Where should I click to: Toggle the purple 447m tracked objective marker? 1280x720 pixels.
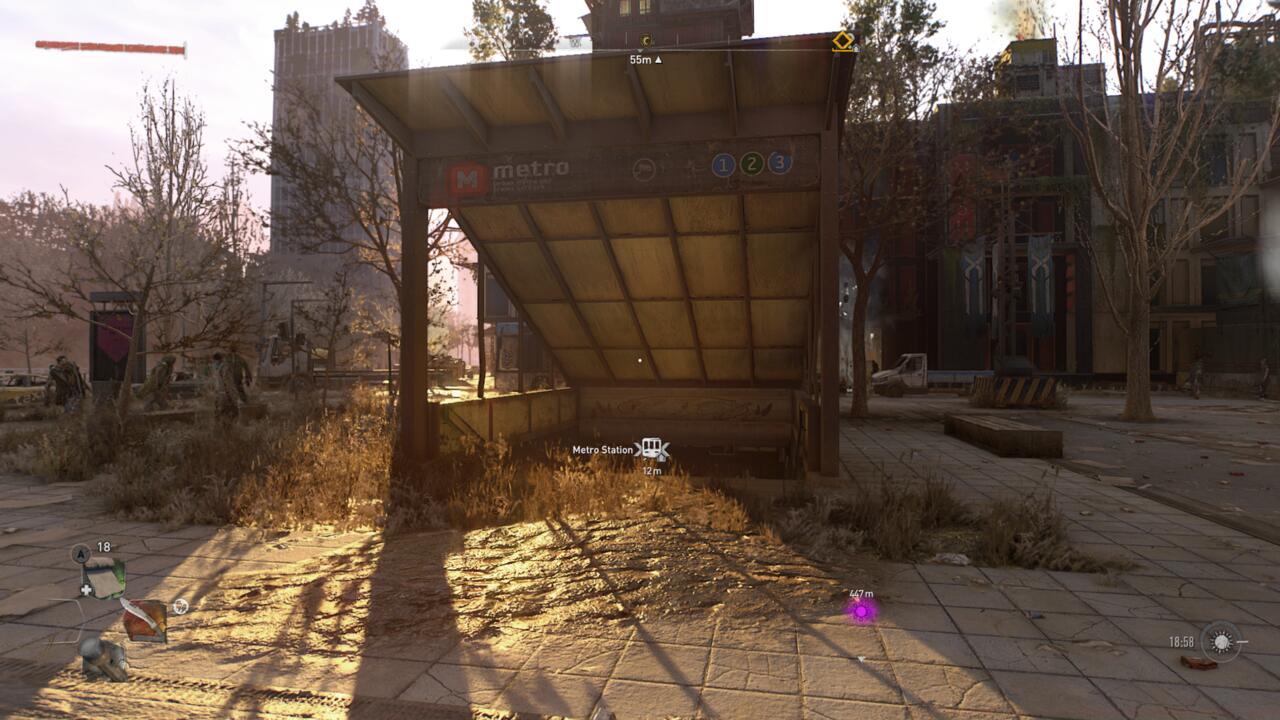pos(860,612)
